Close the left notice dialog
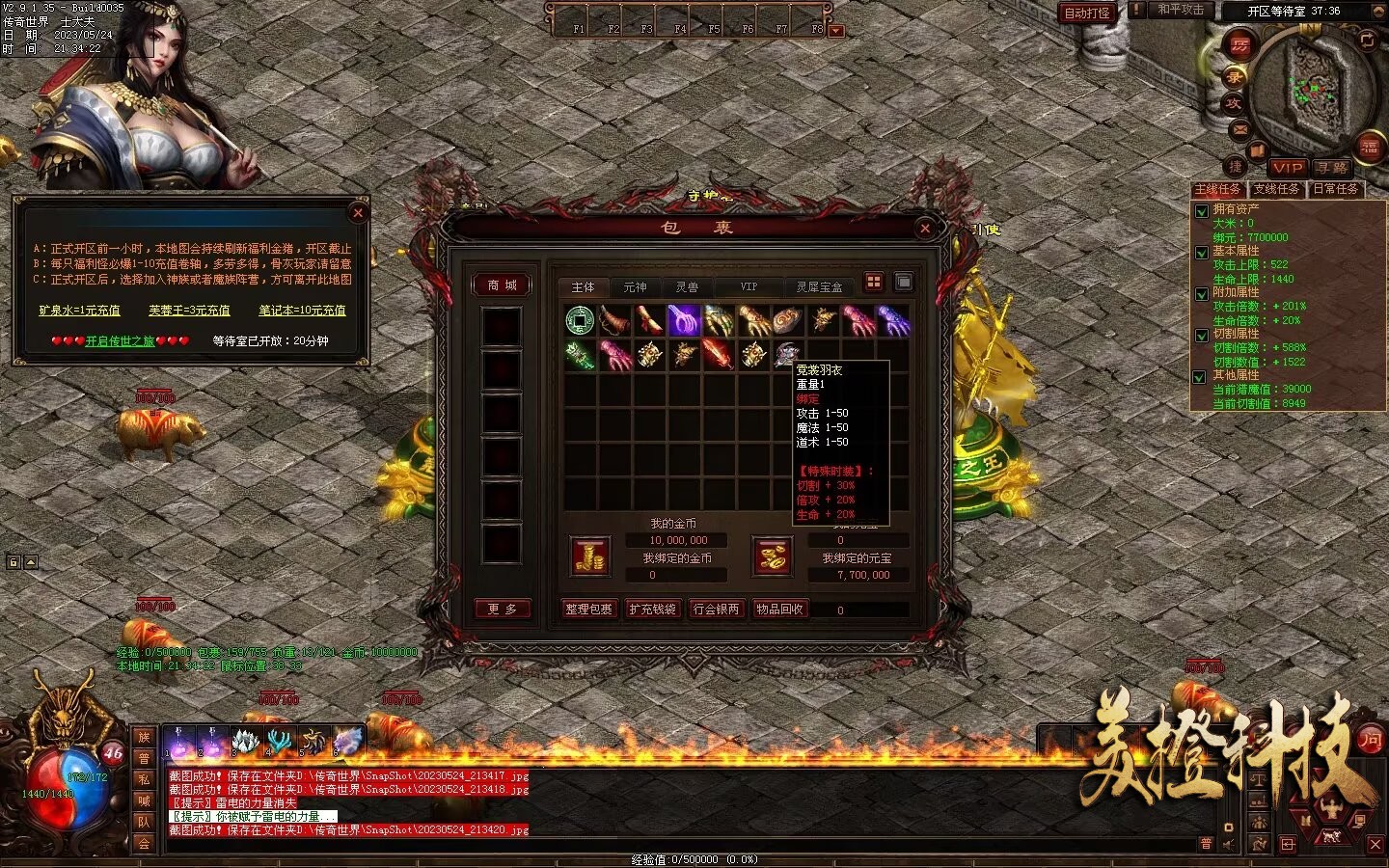The width and height of the screenshot is (1389, 868). click(x=358, y=212)
